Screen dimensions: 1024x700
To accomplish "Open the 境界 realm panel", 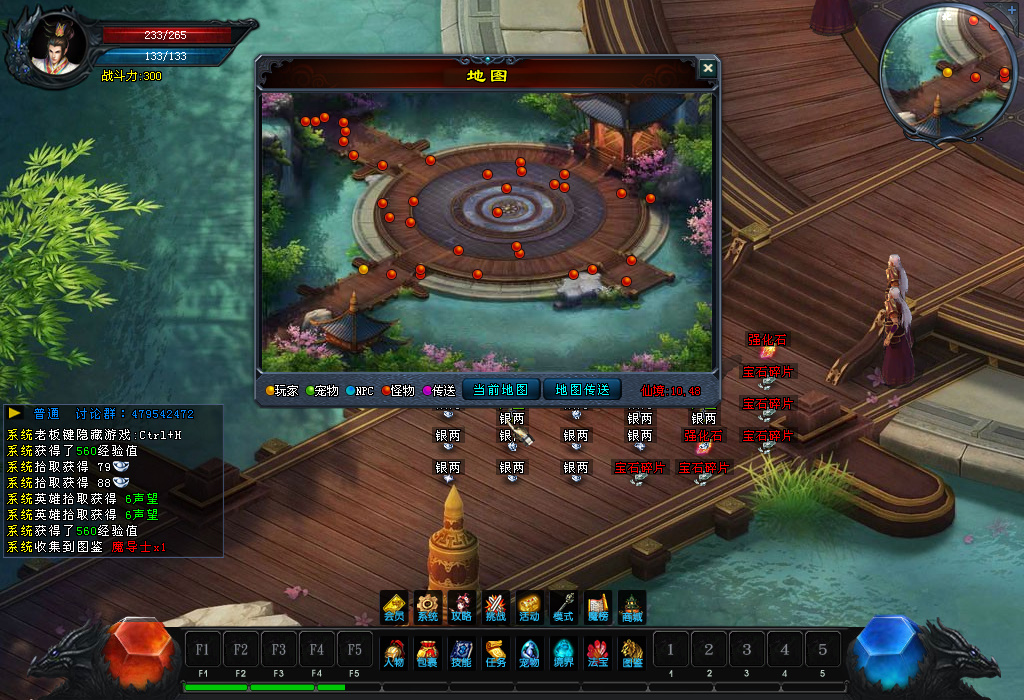I will 564,652.
